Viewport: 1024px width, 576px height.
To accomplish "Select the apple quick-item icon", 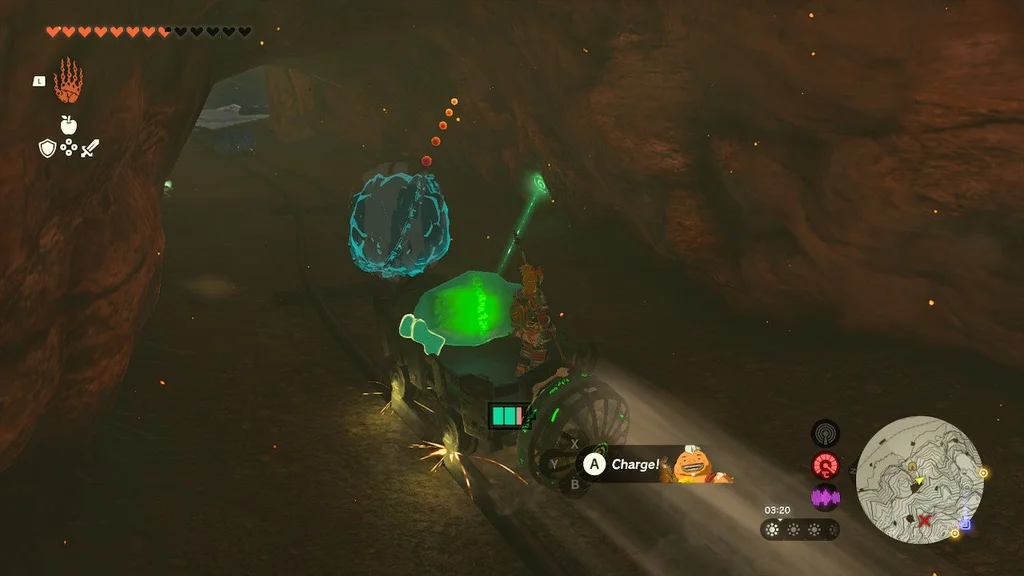I will [x=69, y=125].
